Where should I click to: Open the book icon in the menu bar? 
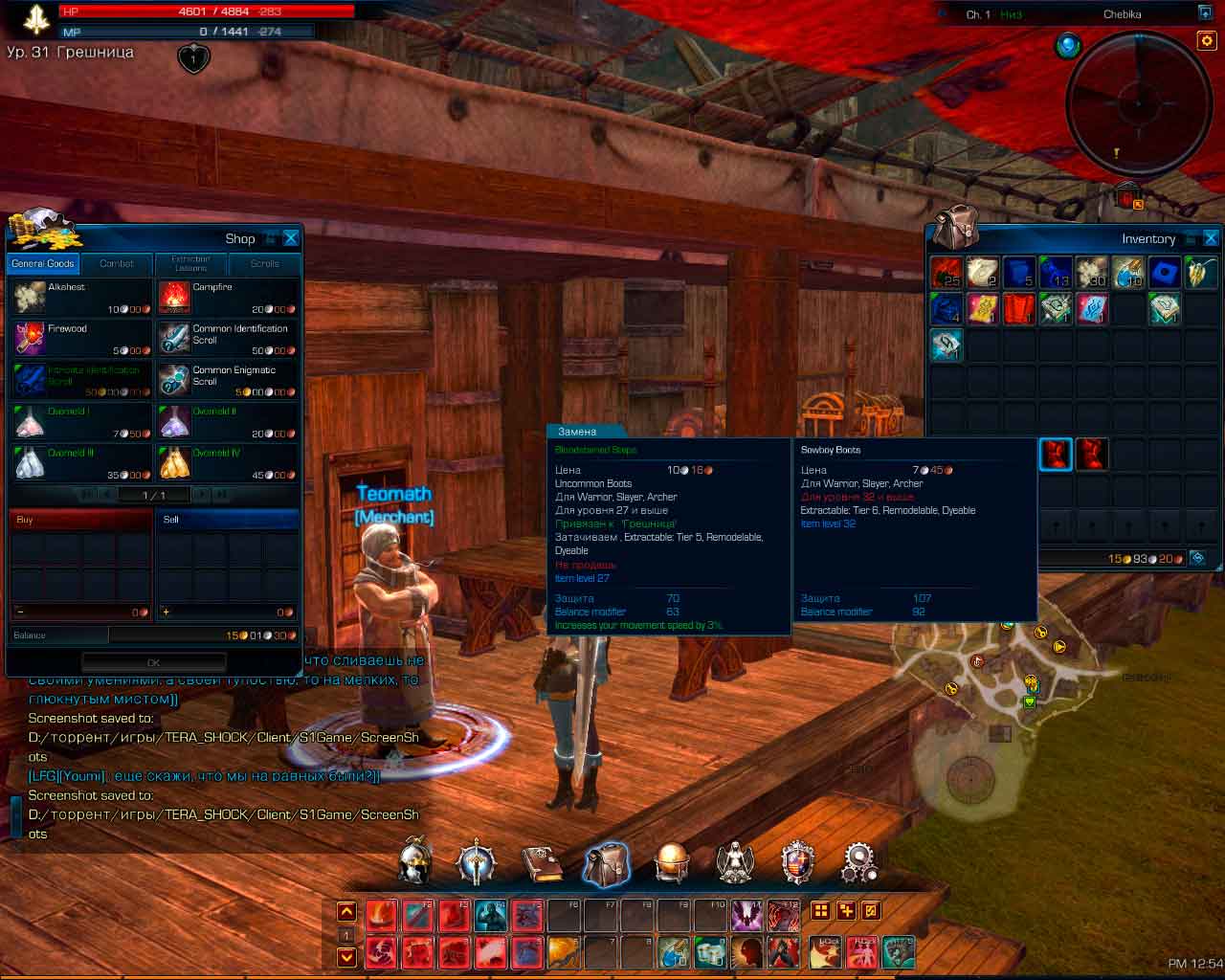point(542,863)
